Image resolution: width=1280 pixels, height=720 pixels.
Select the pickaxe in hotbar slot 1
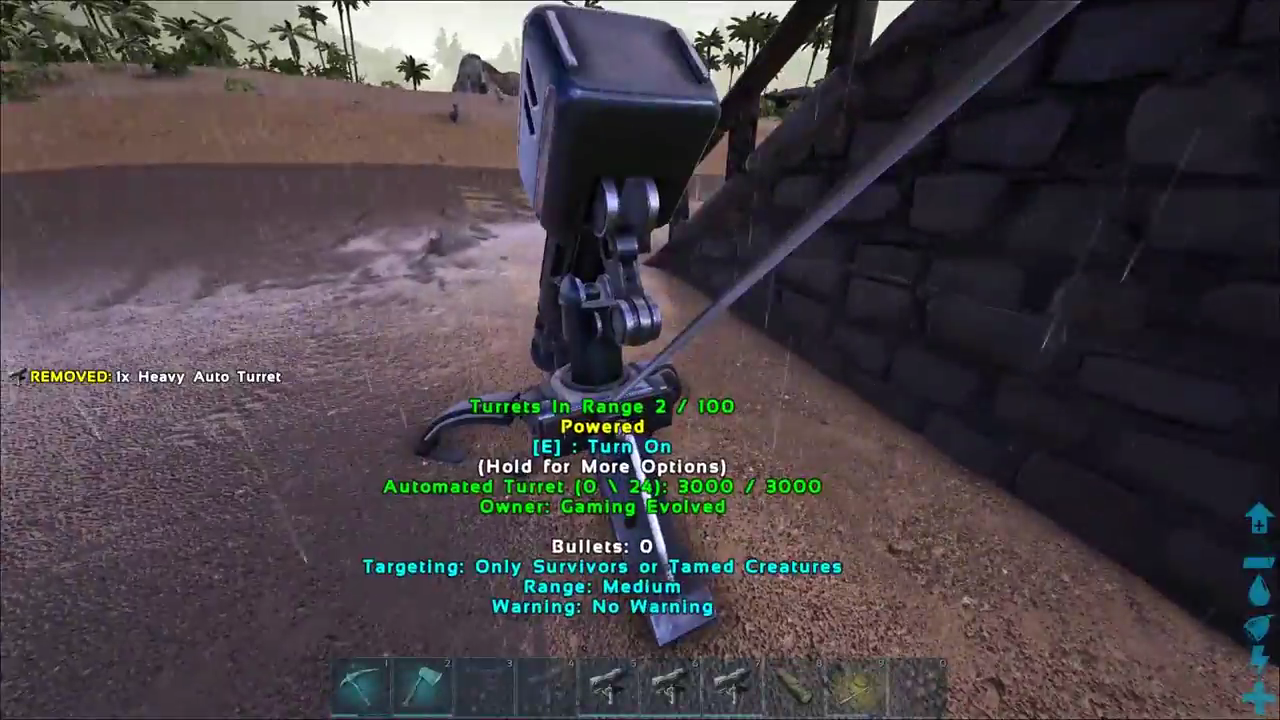click(365, 685)
